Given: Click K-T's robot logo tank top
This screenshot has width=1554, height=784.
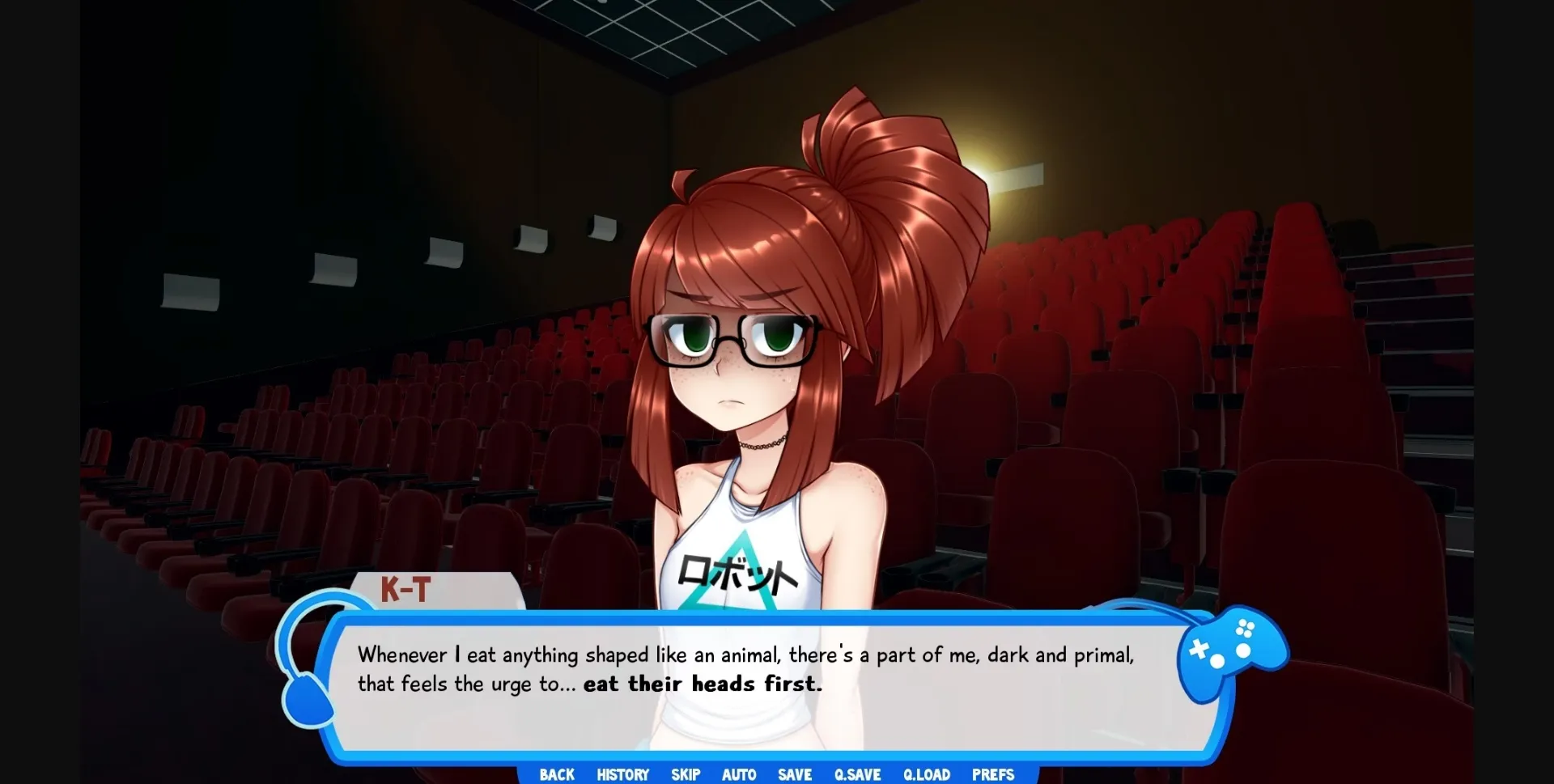Looking at the screenshot, I should click(x=741, y=574).
